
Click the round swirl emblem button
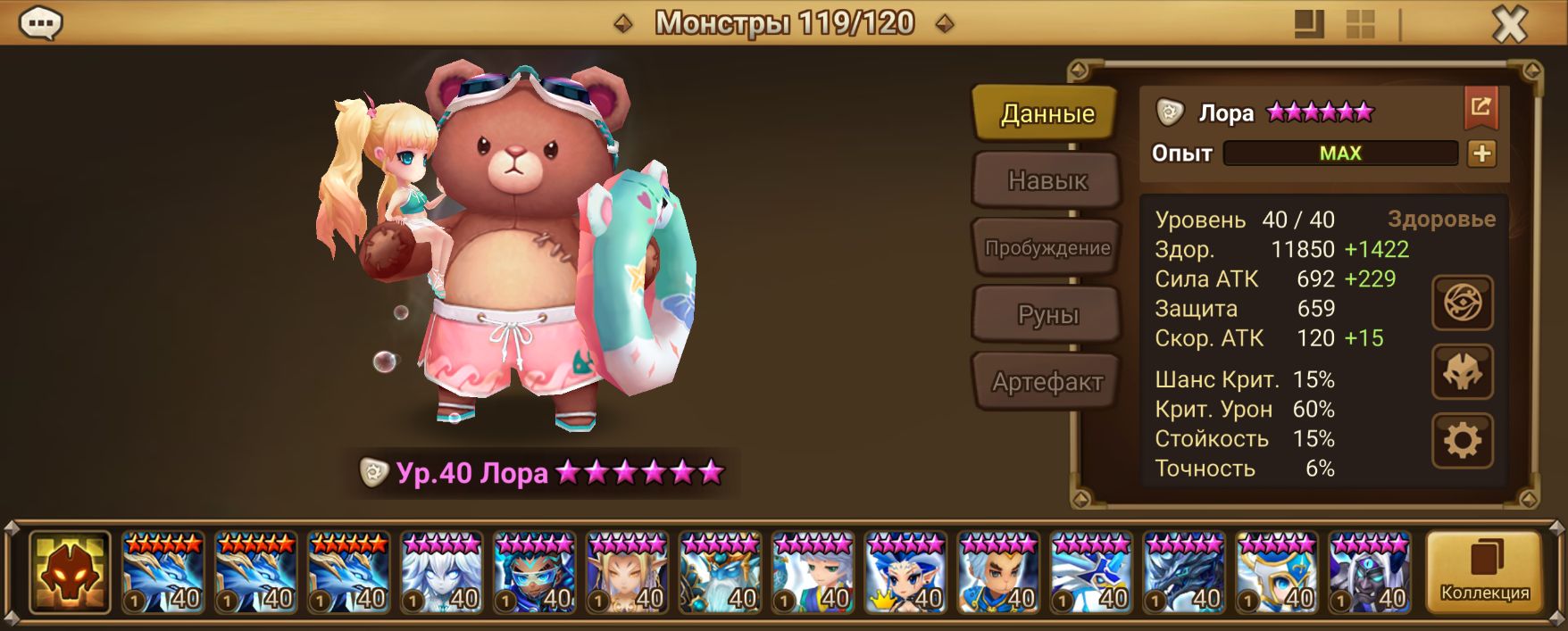click(x=1462, y=303)
